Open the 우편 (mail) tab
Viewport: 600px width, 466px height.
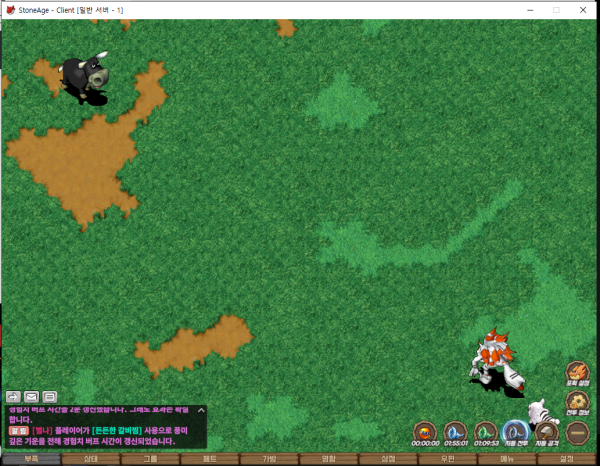[x=447, y=459]
